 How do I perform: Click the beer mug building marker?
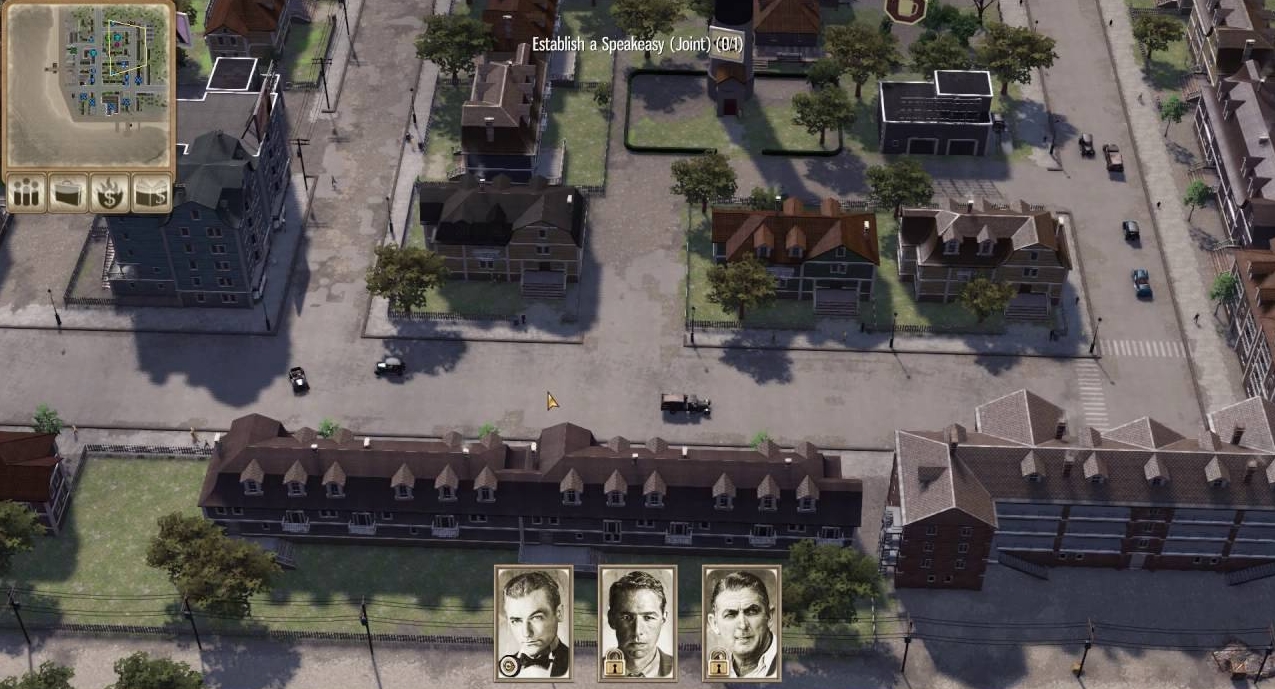pyautogui.click(x=904, y=10)
